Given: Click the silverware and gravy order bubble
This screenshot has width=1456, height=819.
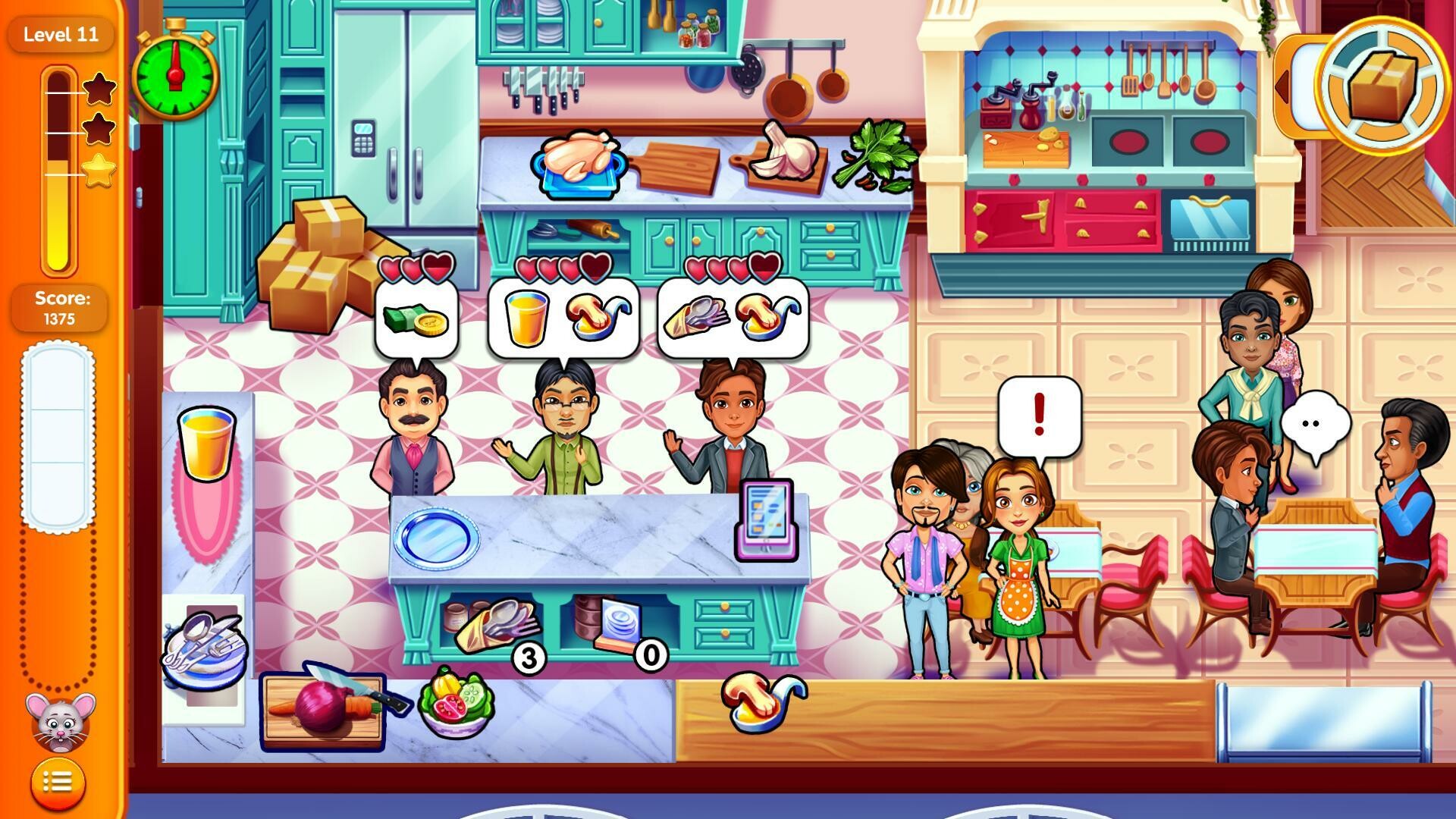Looking at the screenshot, I should [x=732, y=318].
